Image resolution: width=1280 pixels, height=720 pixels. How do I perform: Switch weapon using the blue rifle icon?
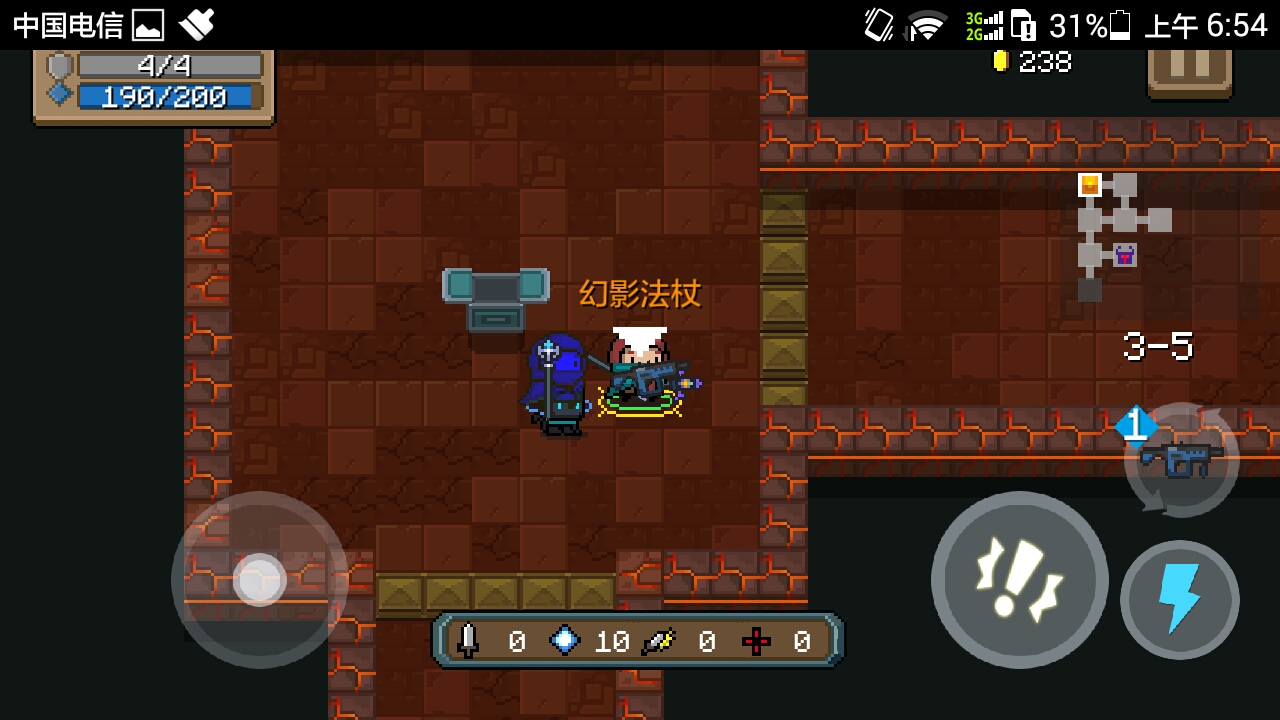1182,460
